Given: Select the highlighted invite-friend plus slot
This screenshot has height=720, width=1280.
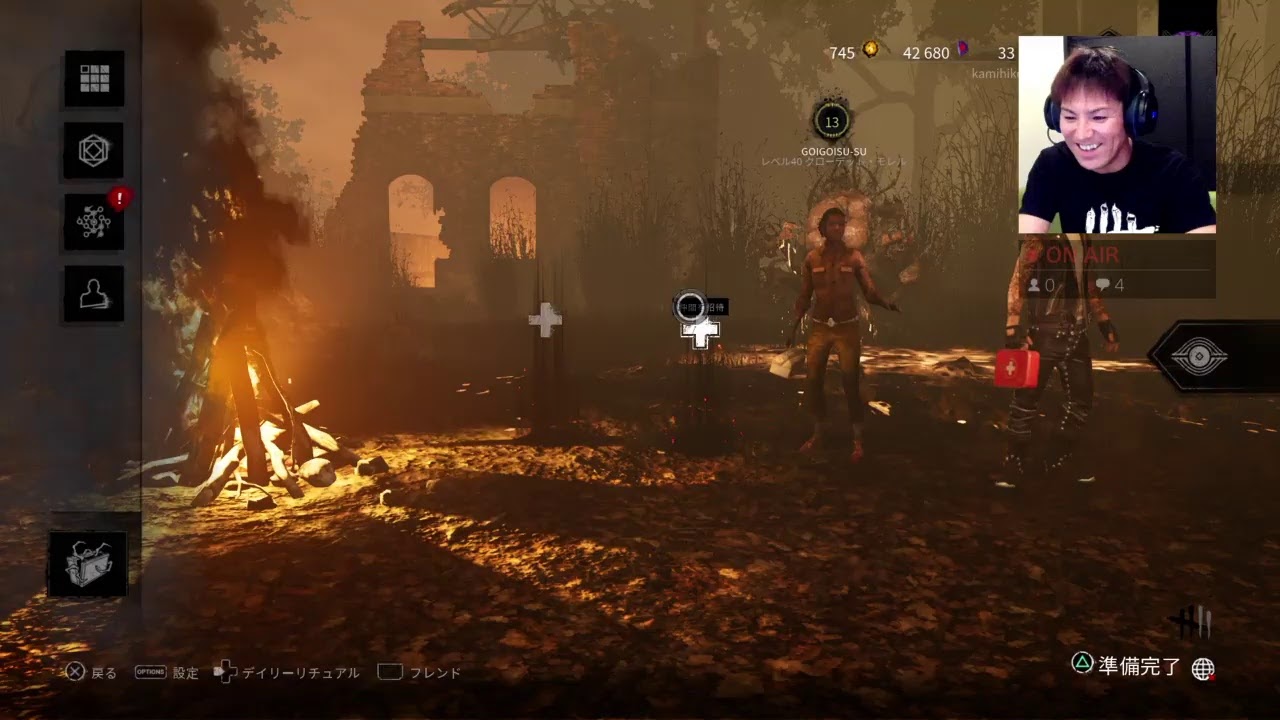Looking at the screenshot, I should coord(700,333).
